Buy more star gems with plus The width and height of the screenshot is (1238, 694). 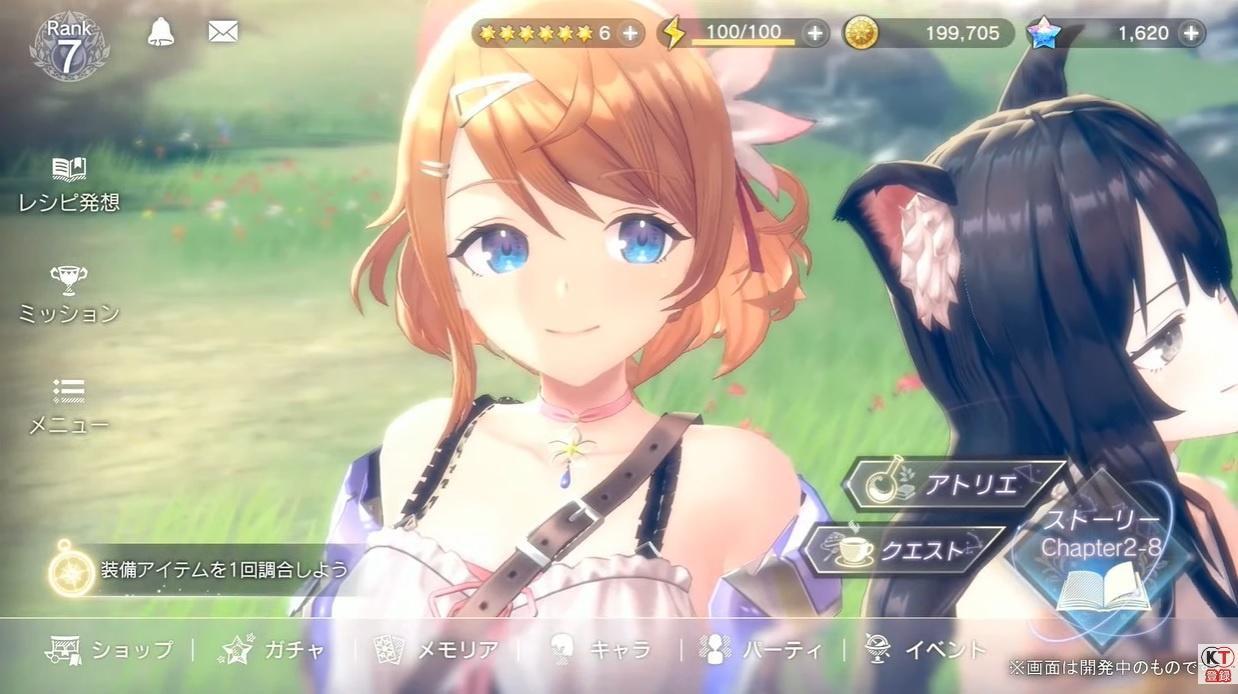(x=1190, y=33)
